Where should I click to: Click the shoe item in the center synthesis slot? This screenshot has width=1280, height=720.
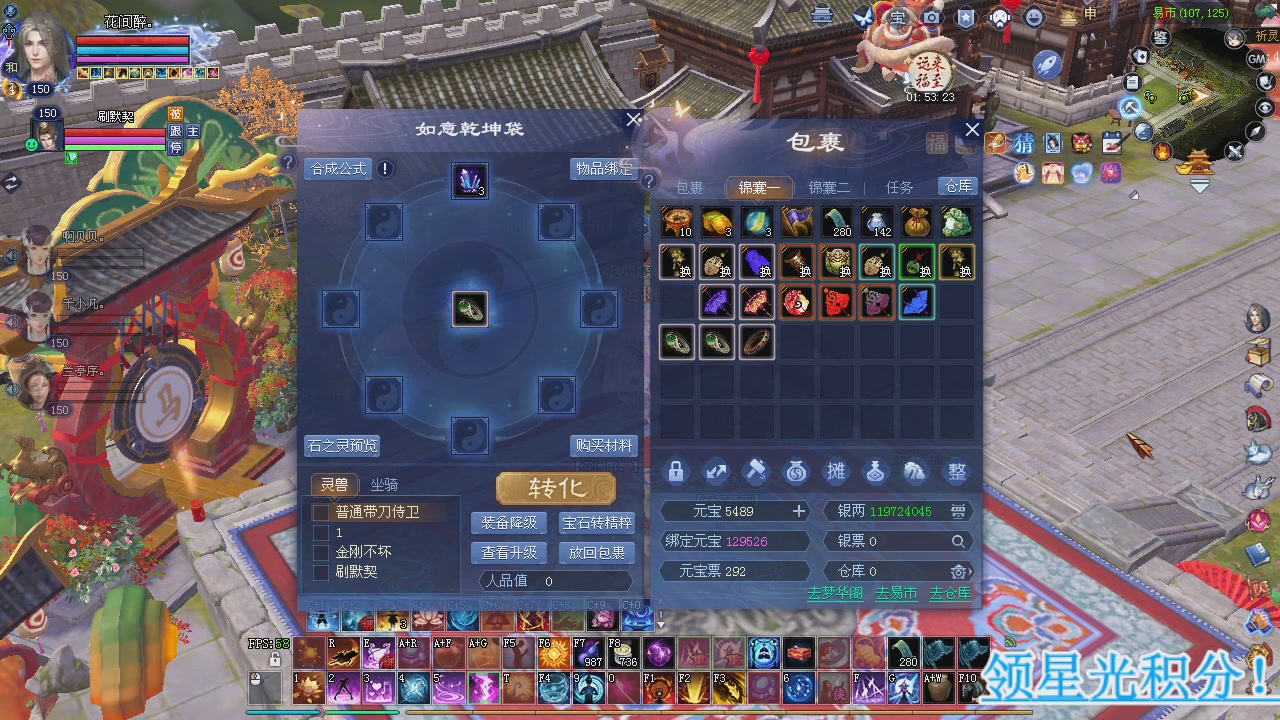[470, 310]
